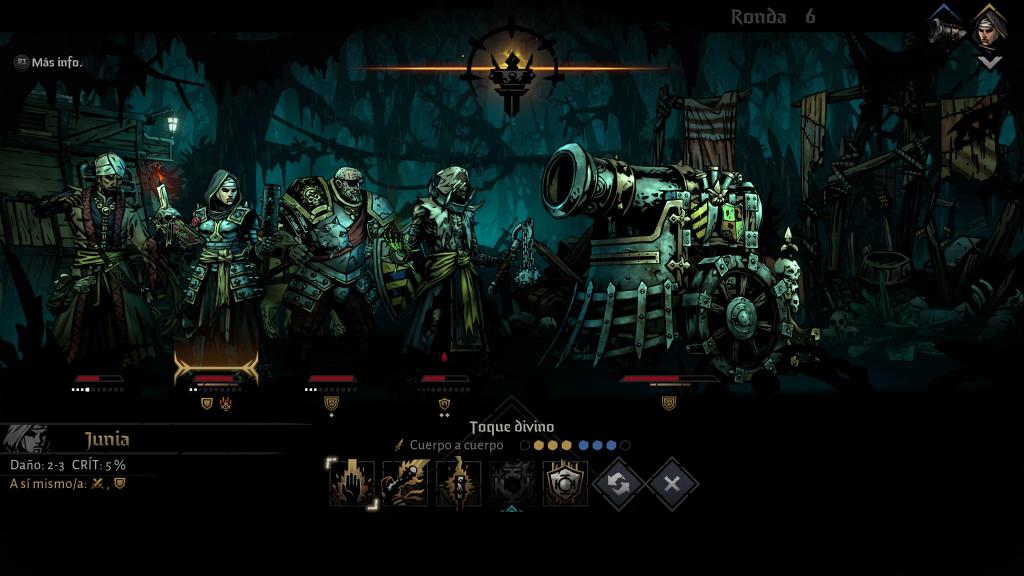Choose the flaming mace attack skill
Screen dimensions: 1024x576
405,483
